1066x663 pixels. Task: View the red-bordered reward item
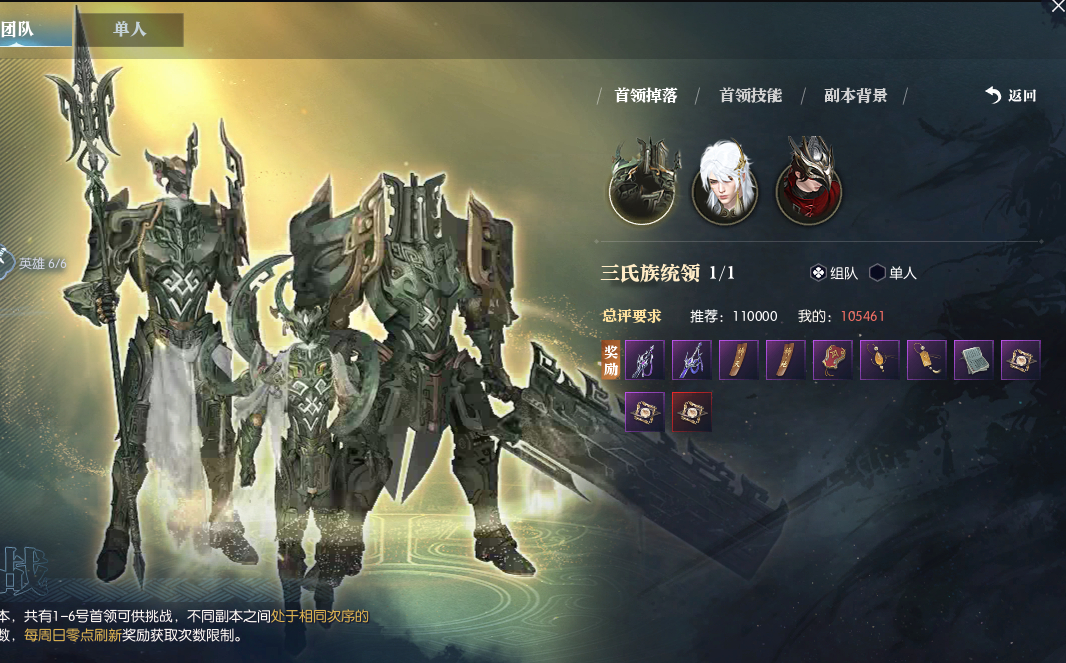pos(691,412)
